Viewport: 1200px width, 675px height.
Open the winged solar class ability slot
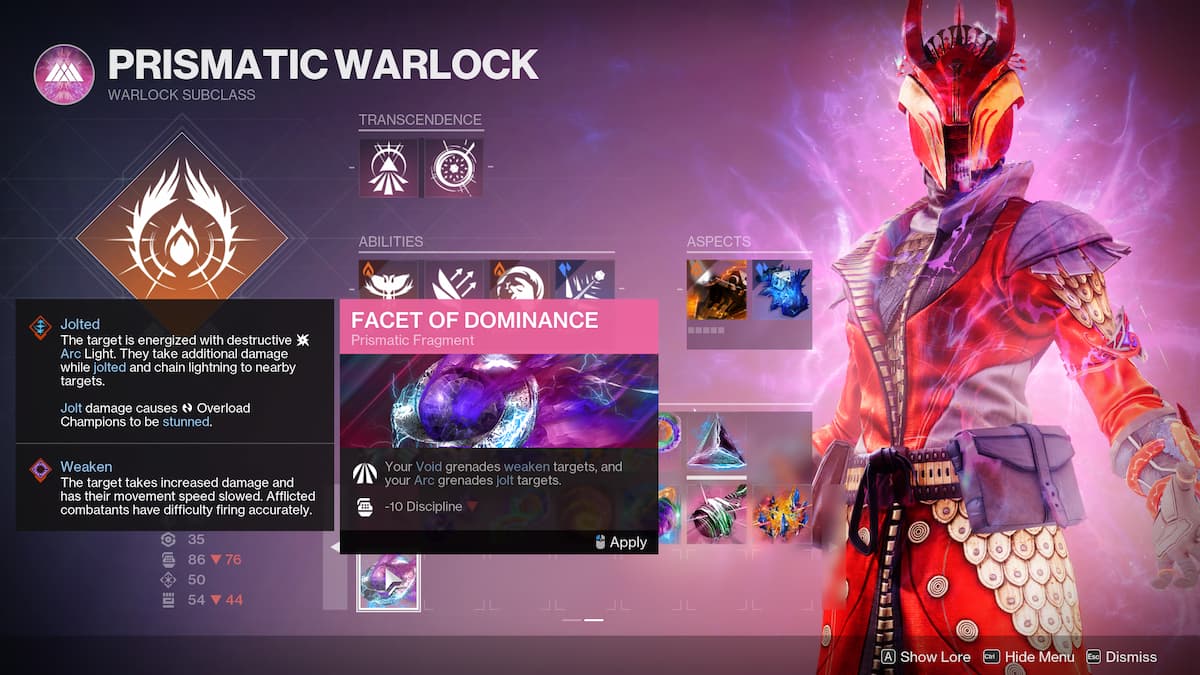389,281
